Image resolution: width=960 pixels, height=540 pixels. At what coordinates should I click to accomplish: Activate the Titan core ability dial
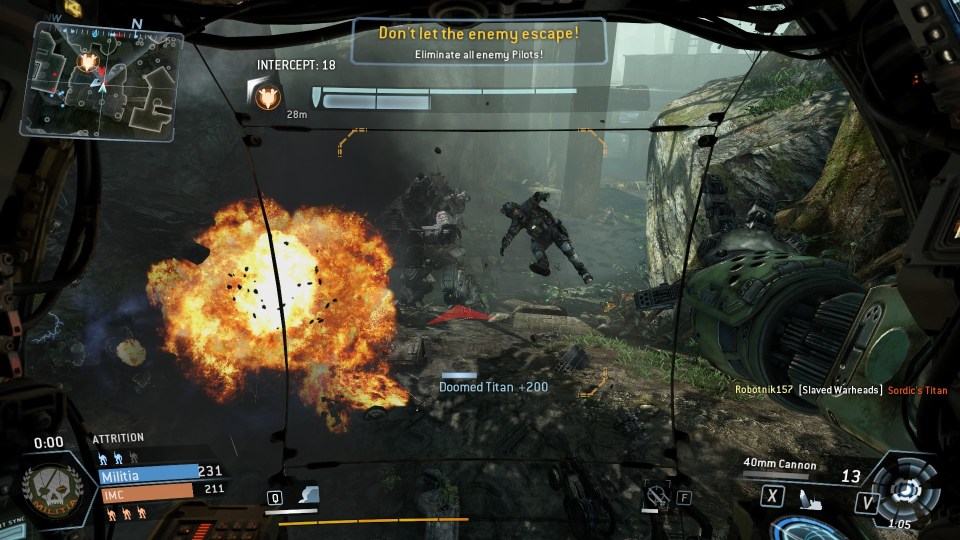907,486
